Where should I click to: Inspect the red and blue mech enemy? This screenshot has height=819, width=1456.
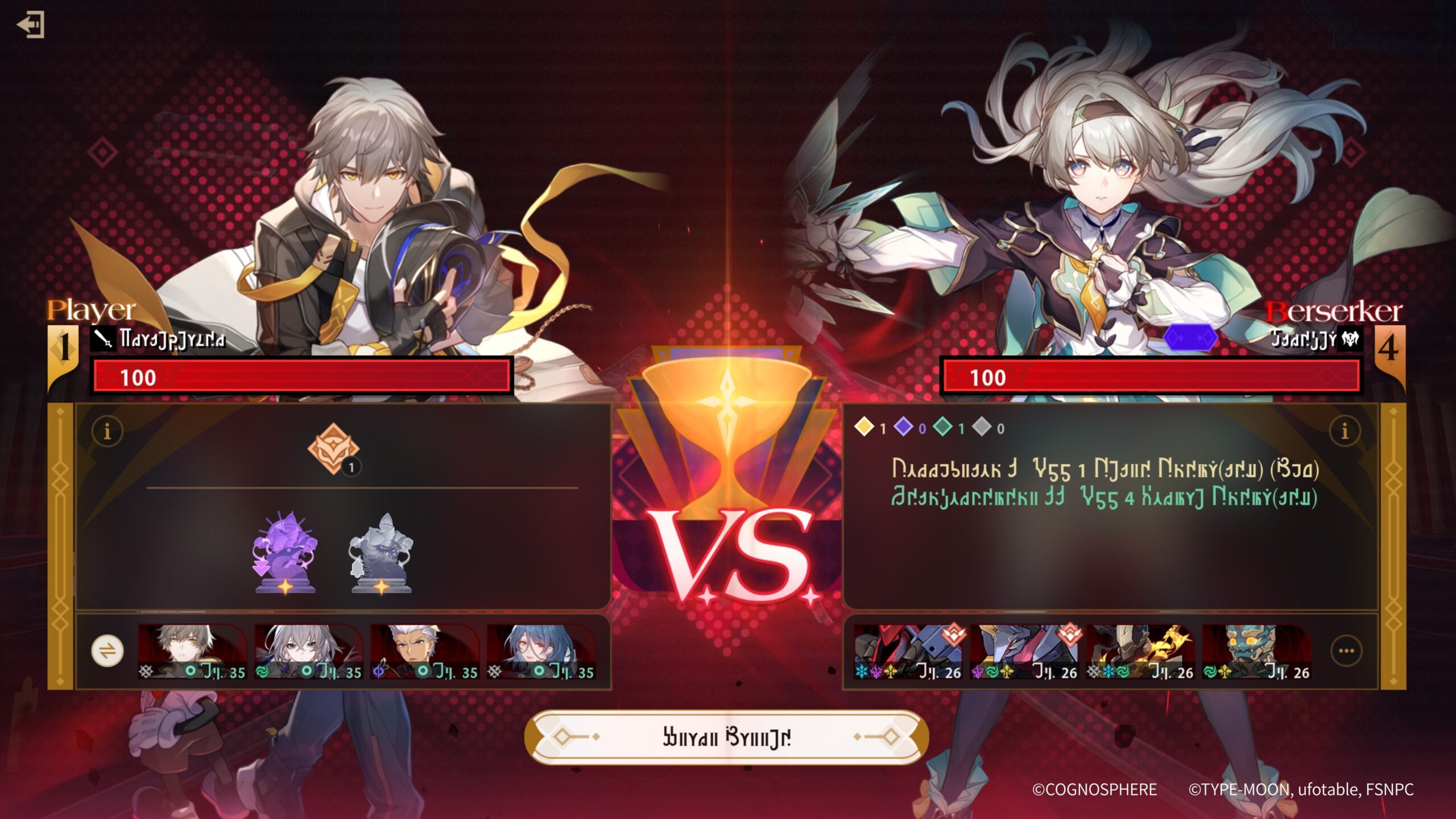coord(908,652)
